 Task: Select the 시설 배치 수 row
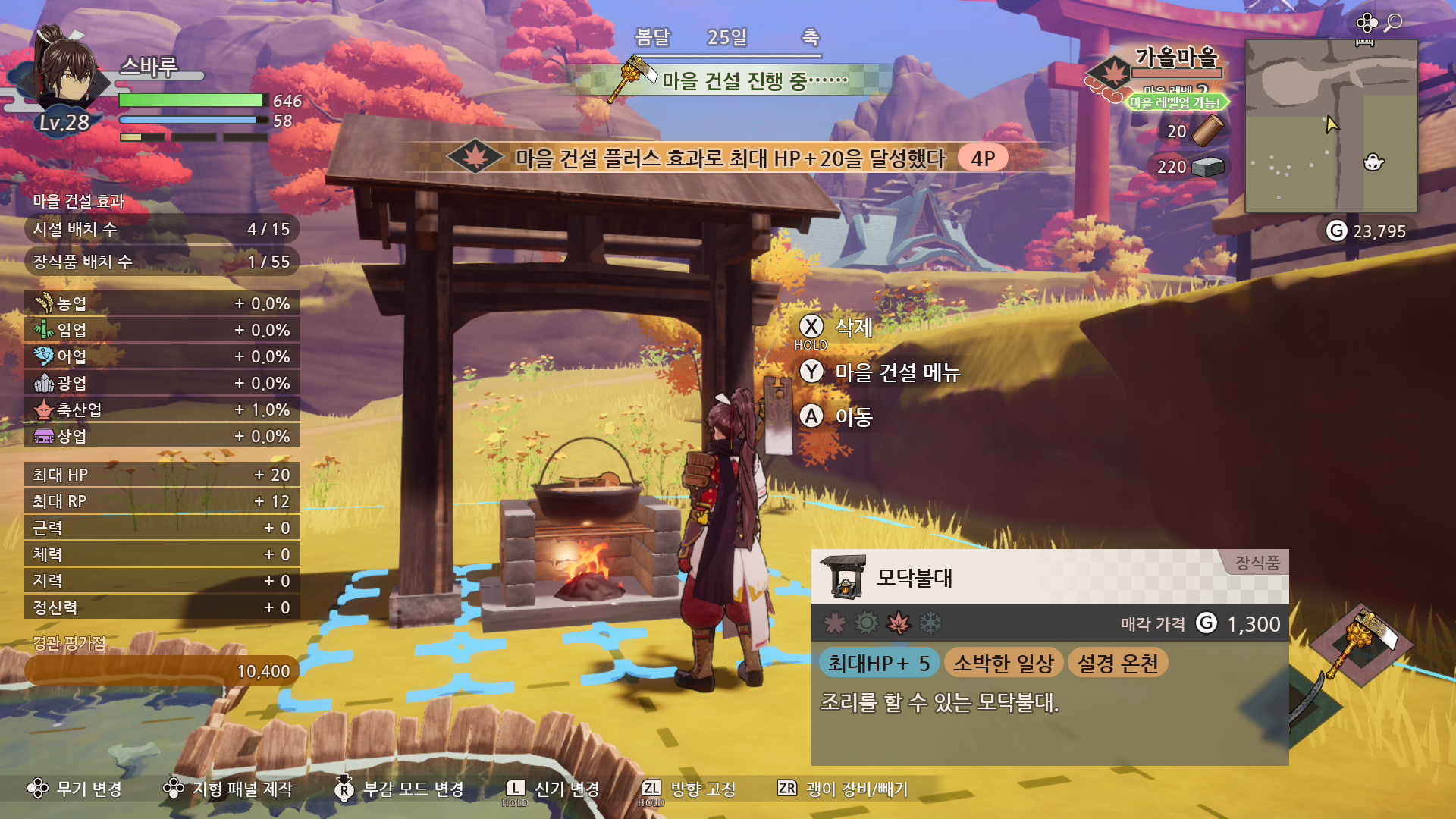(x=162, y=229)
